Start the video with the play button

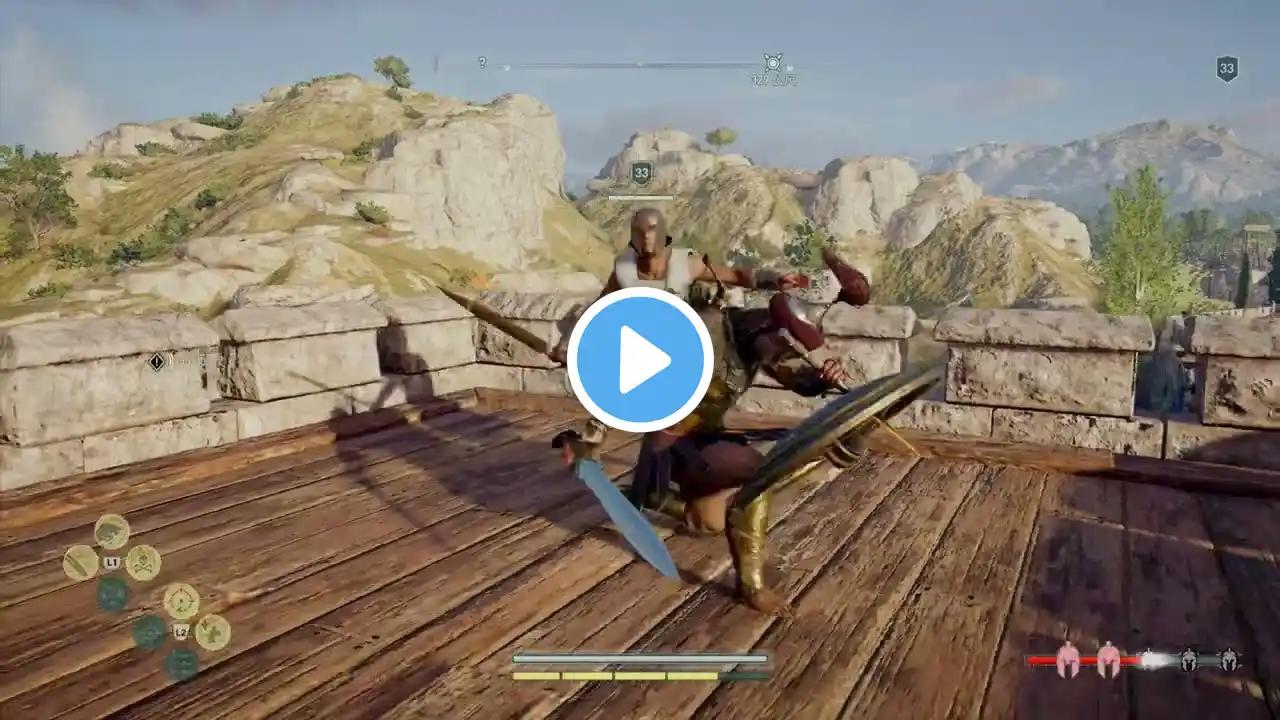[x=640, y=360]
